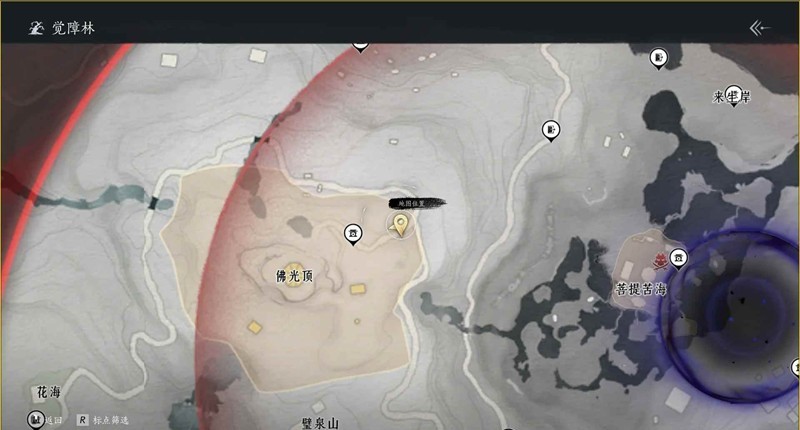Select the glowing 佛光顶 location marker
The image size is (800, 430).
pyautogui.click(x=294, y=274)
